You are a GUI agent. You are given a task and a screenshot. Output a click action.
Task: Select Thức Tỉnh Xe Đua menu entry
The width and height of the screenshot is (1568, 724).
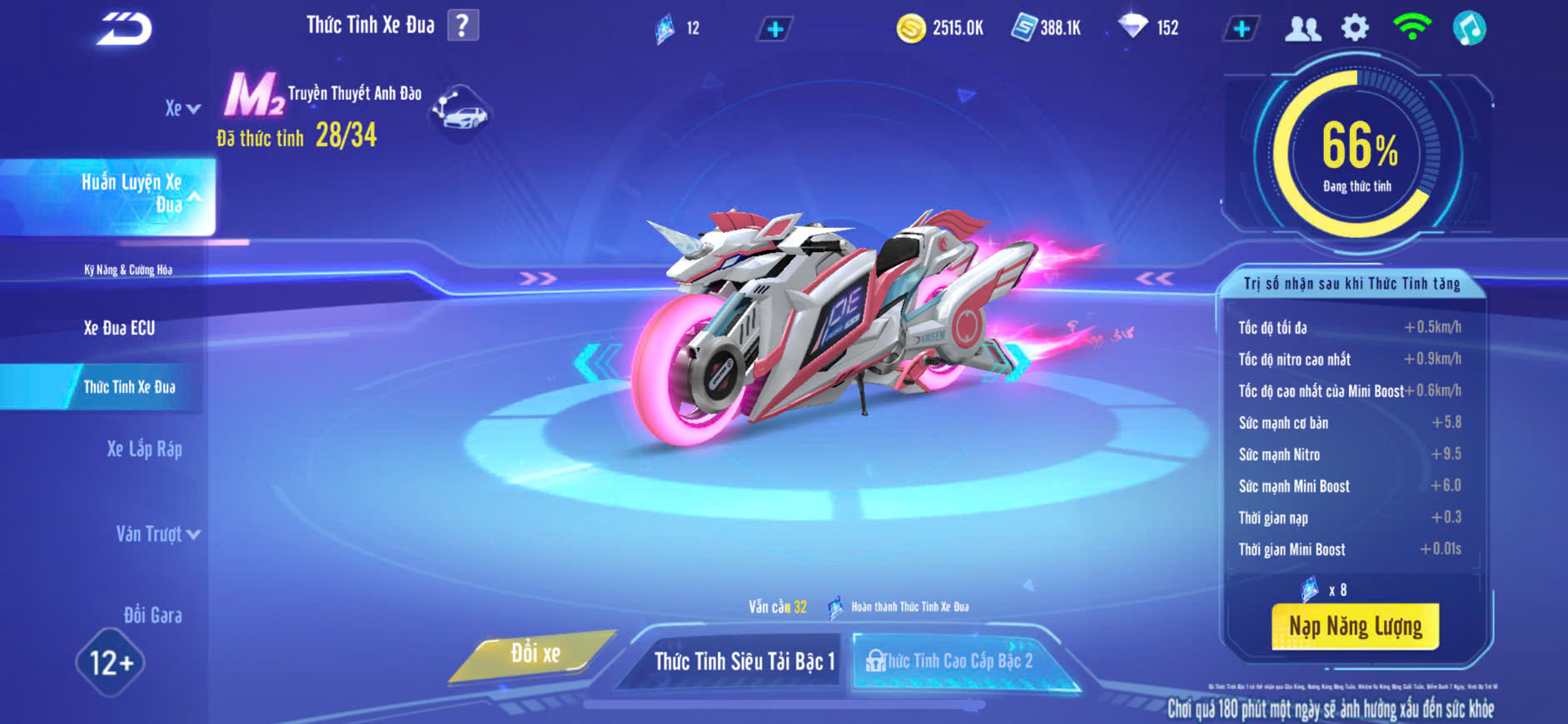click(129, 387)
